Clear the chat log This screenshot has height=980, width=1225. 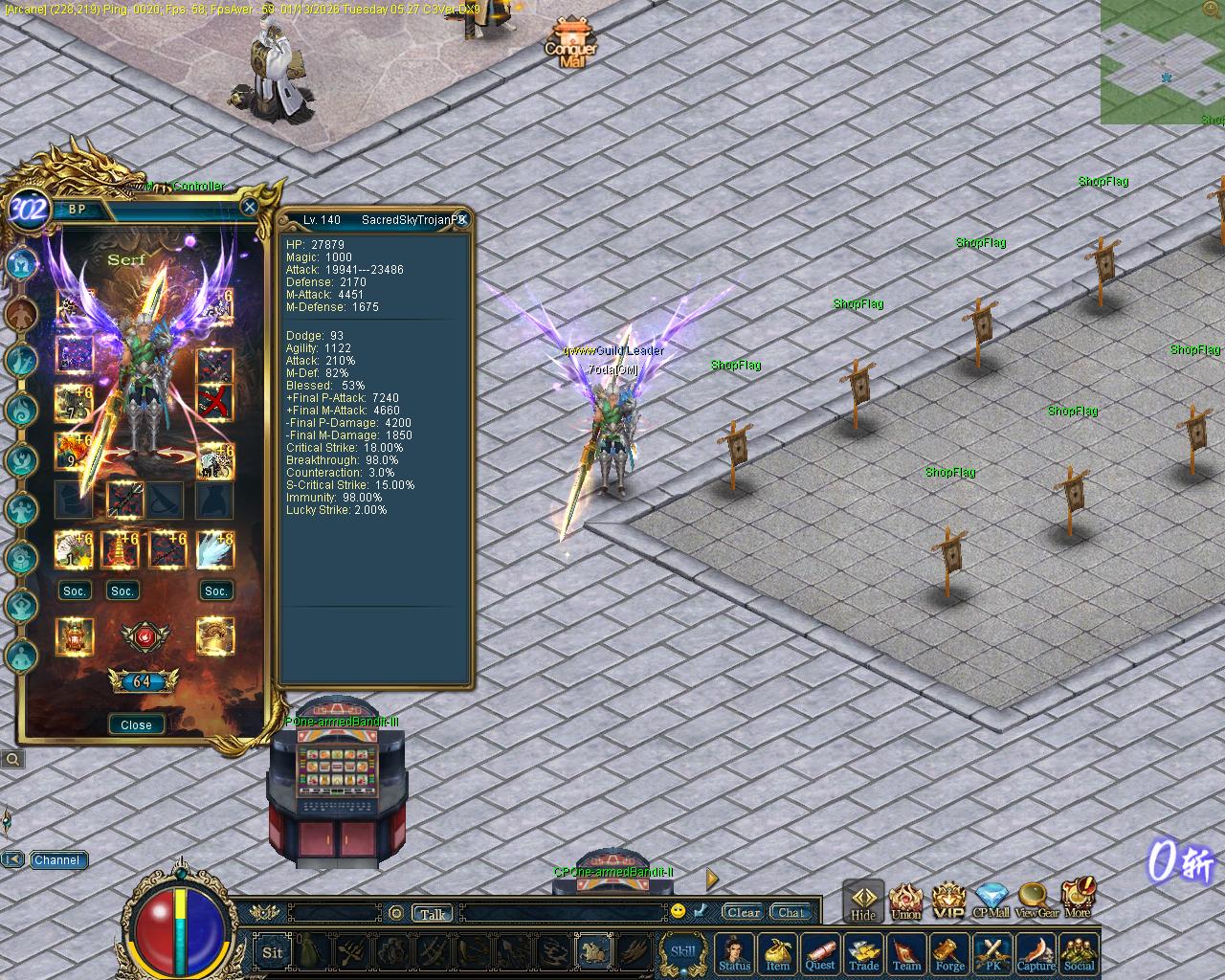[744, 912]
